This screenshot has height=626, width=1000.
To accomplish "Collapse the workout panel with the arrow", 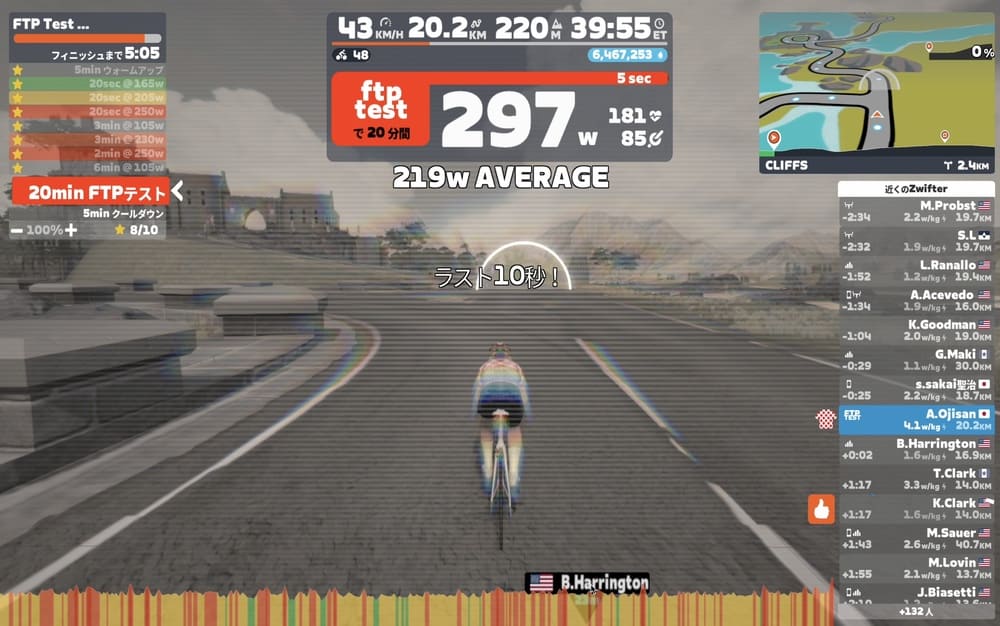I will [x=177, y=191].
